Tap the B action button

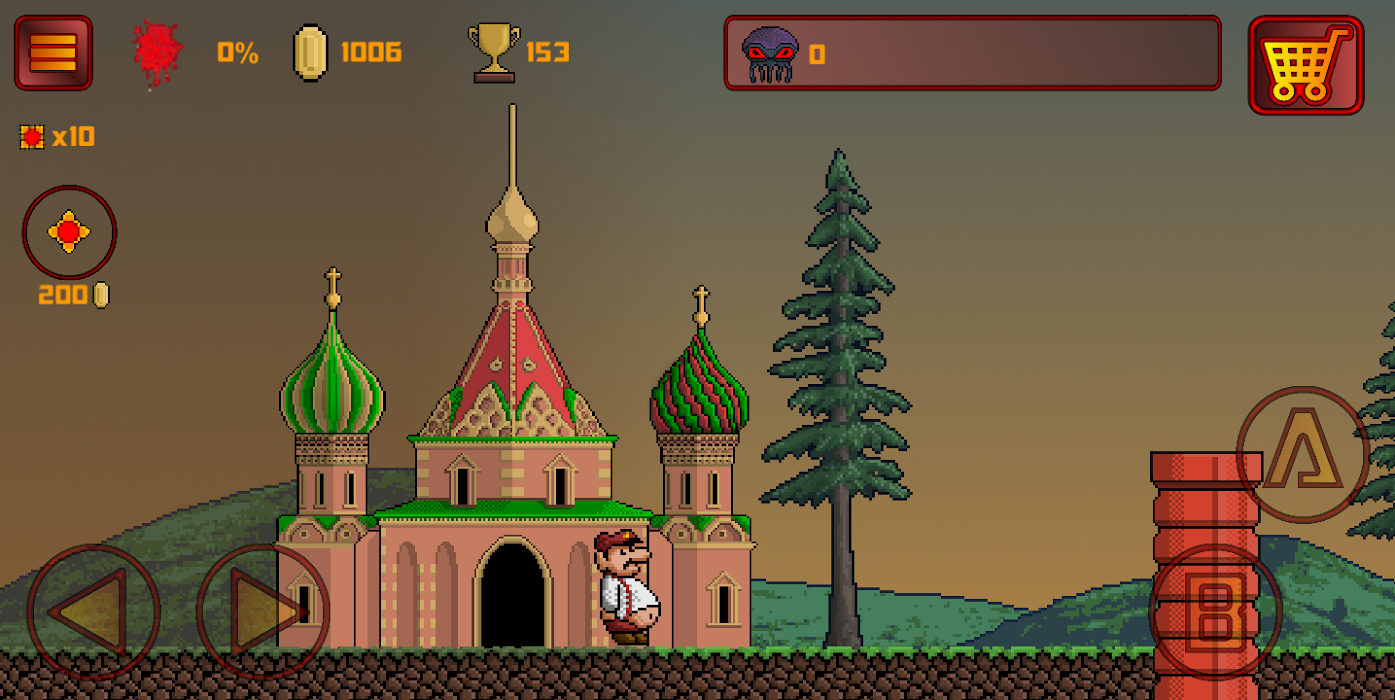pos(1215,611)
